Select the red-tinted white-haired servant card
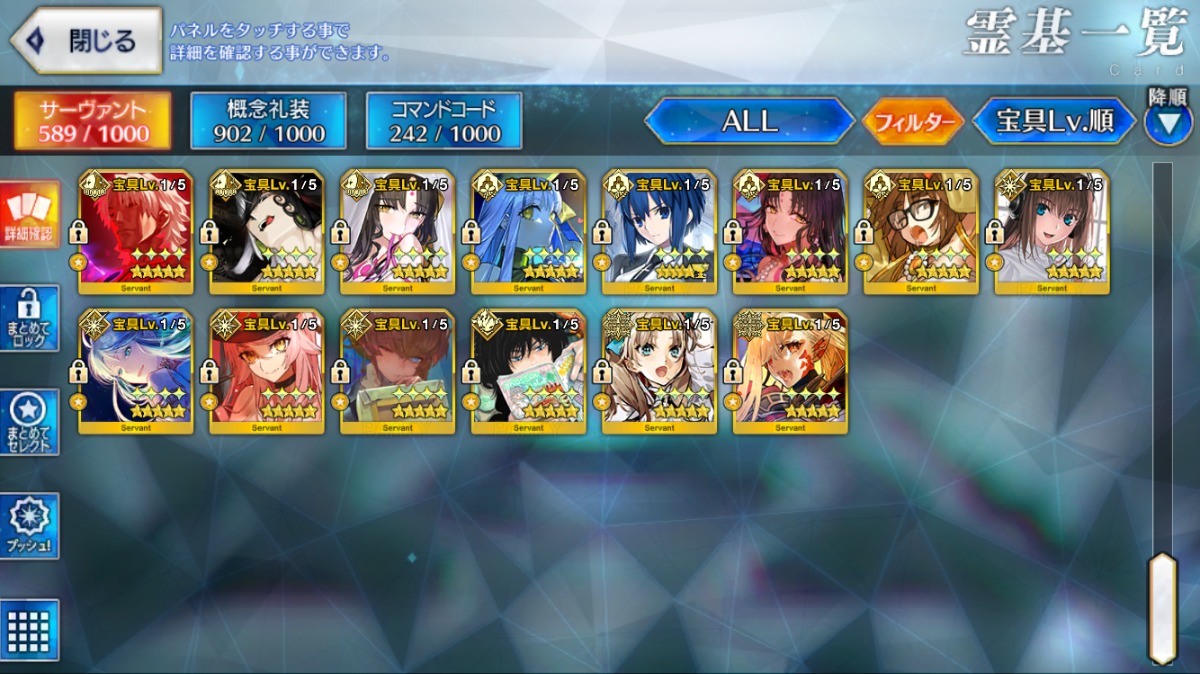 [x=136, y=231]
